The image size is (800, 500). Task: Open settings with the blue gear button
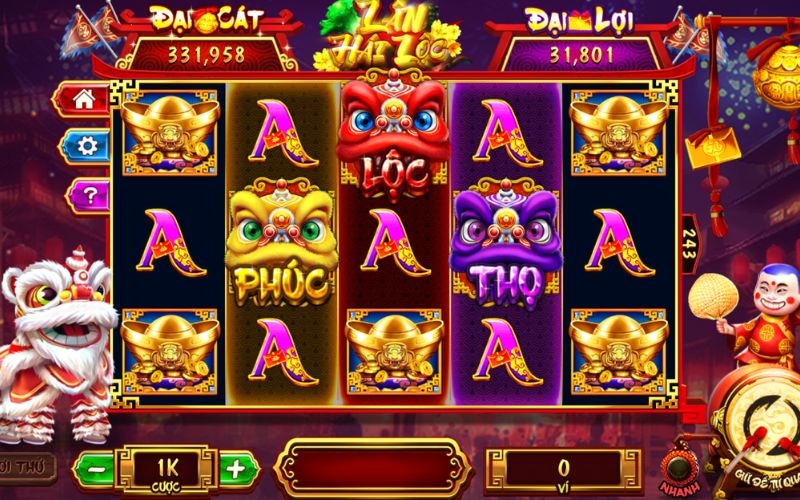85,147
